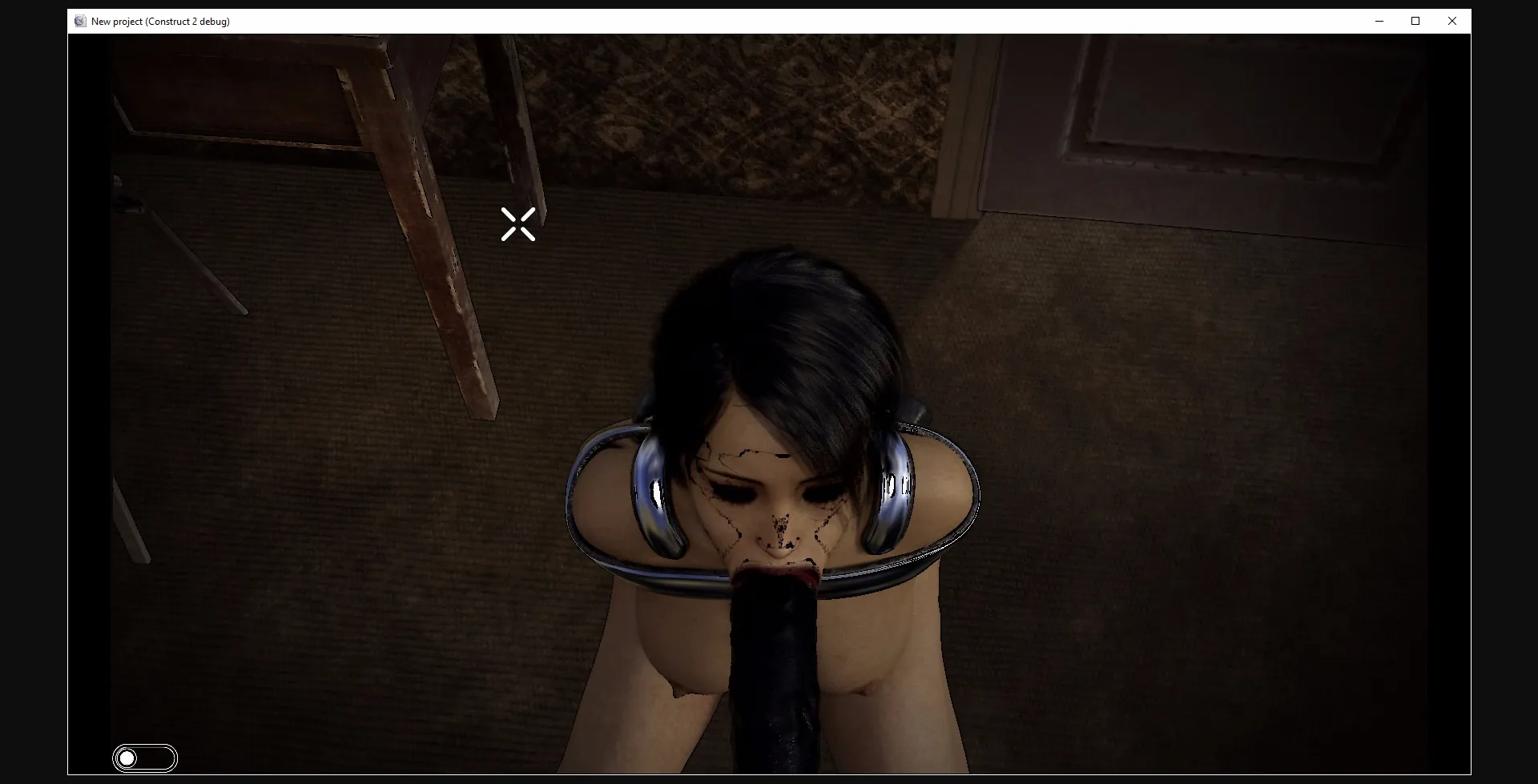Screen dimensions: 1538x784
Task: Turn on the circular toggle control
Action: 127,758
